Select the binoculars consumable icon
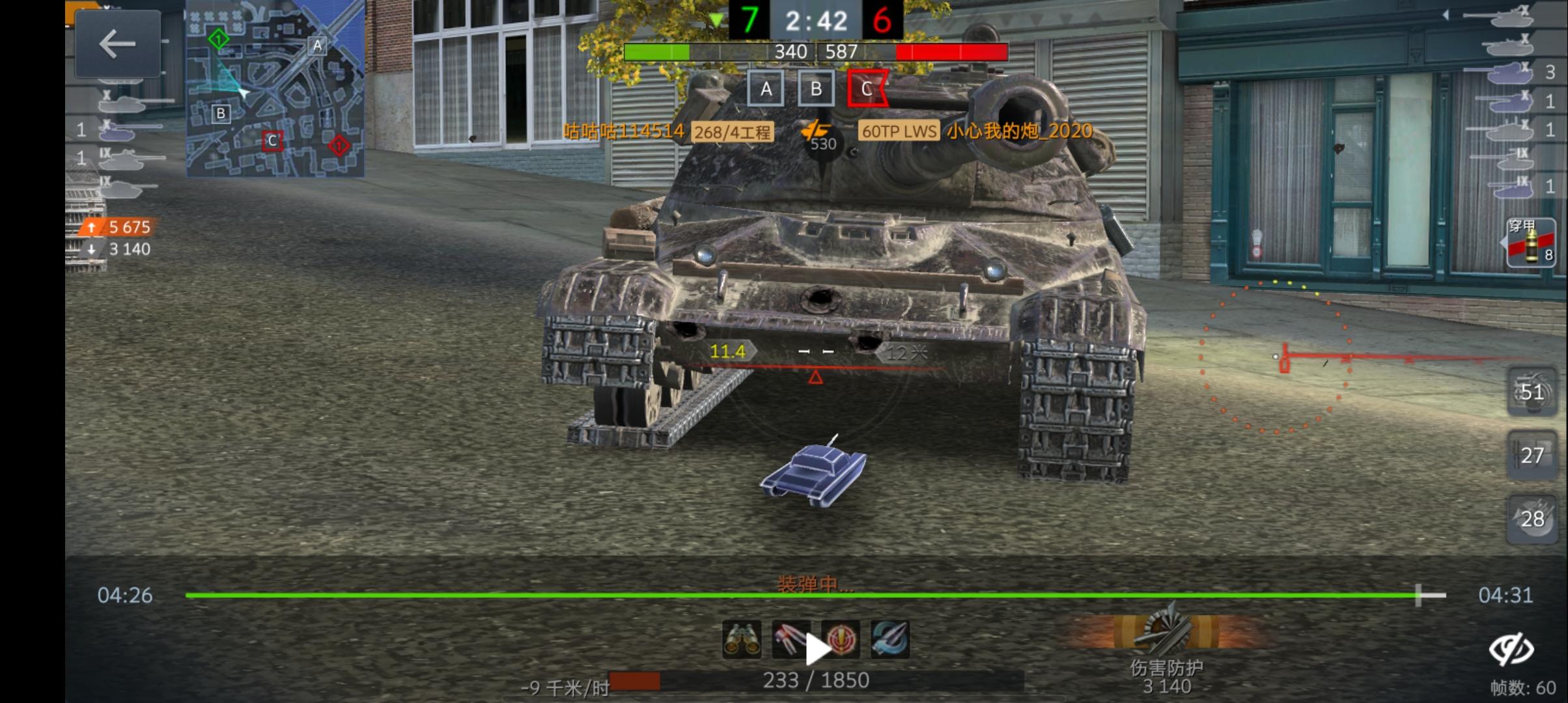1568x703 pixels. (x=742, y=639)
